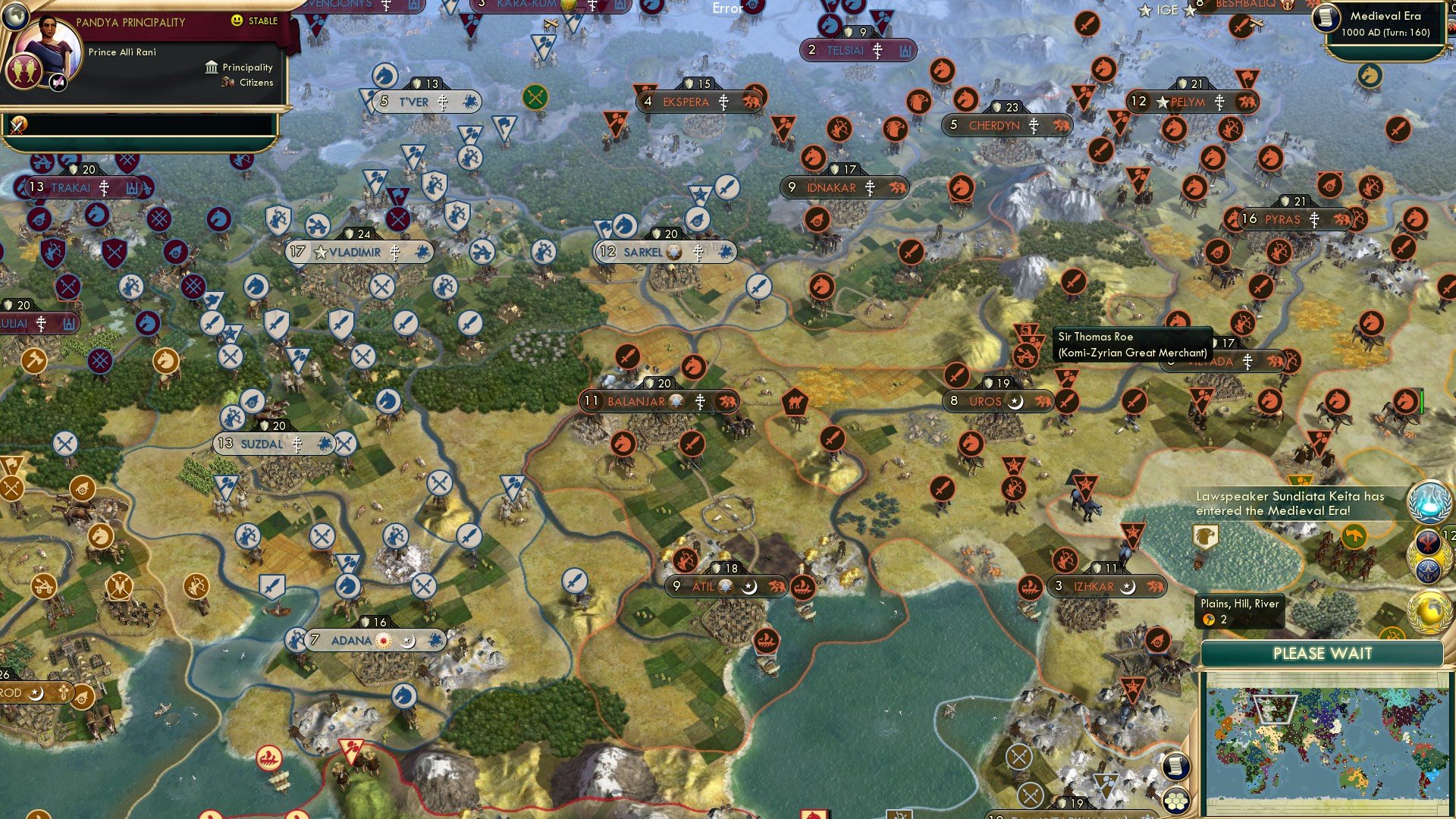
Task: Open the world overview globe notification
Action: pos(1428,612)
